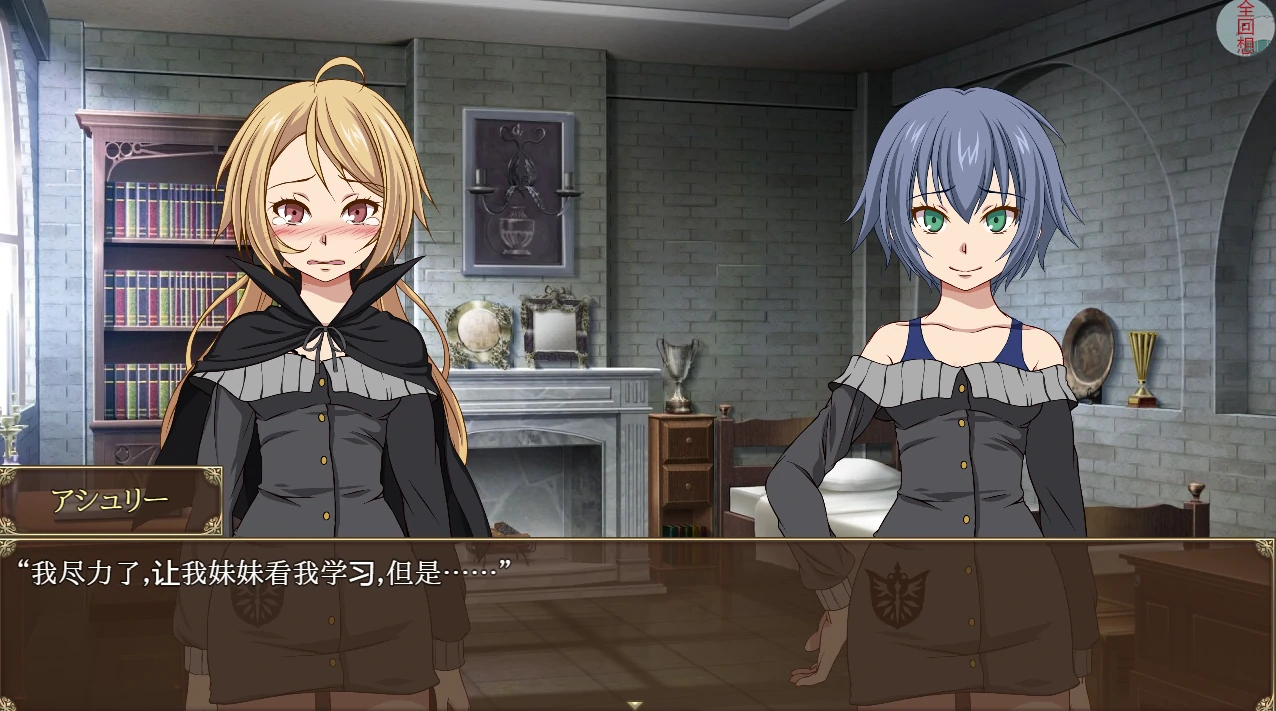Open the 全回想 round button
1276x711 pixels.
(x=1245, y=26)
